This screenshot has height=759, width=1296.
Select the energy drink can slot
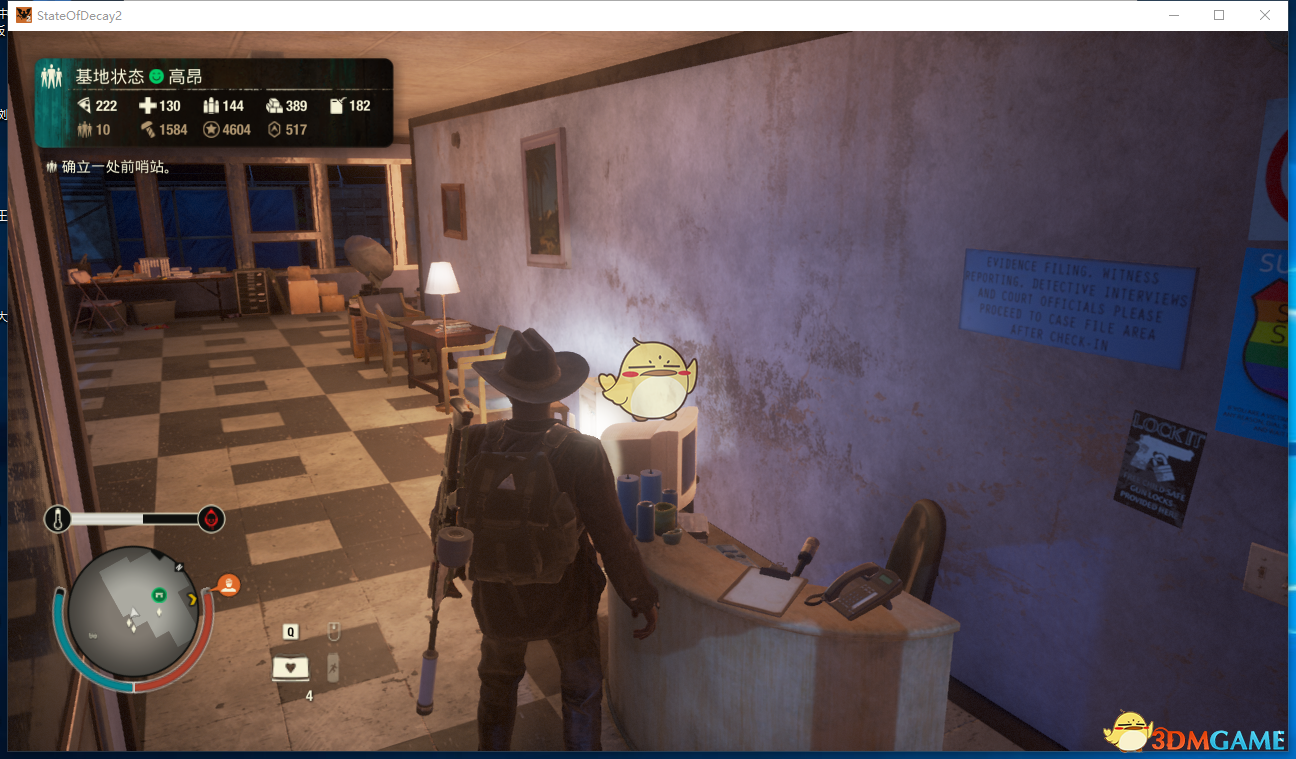333,667
